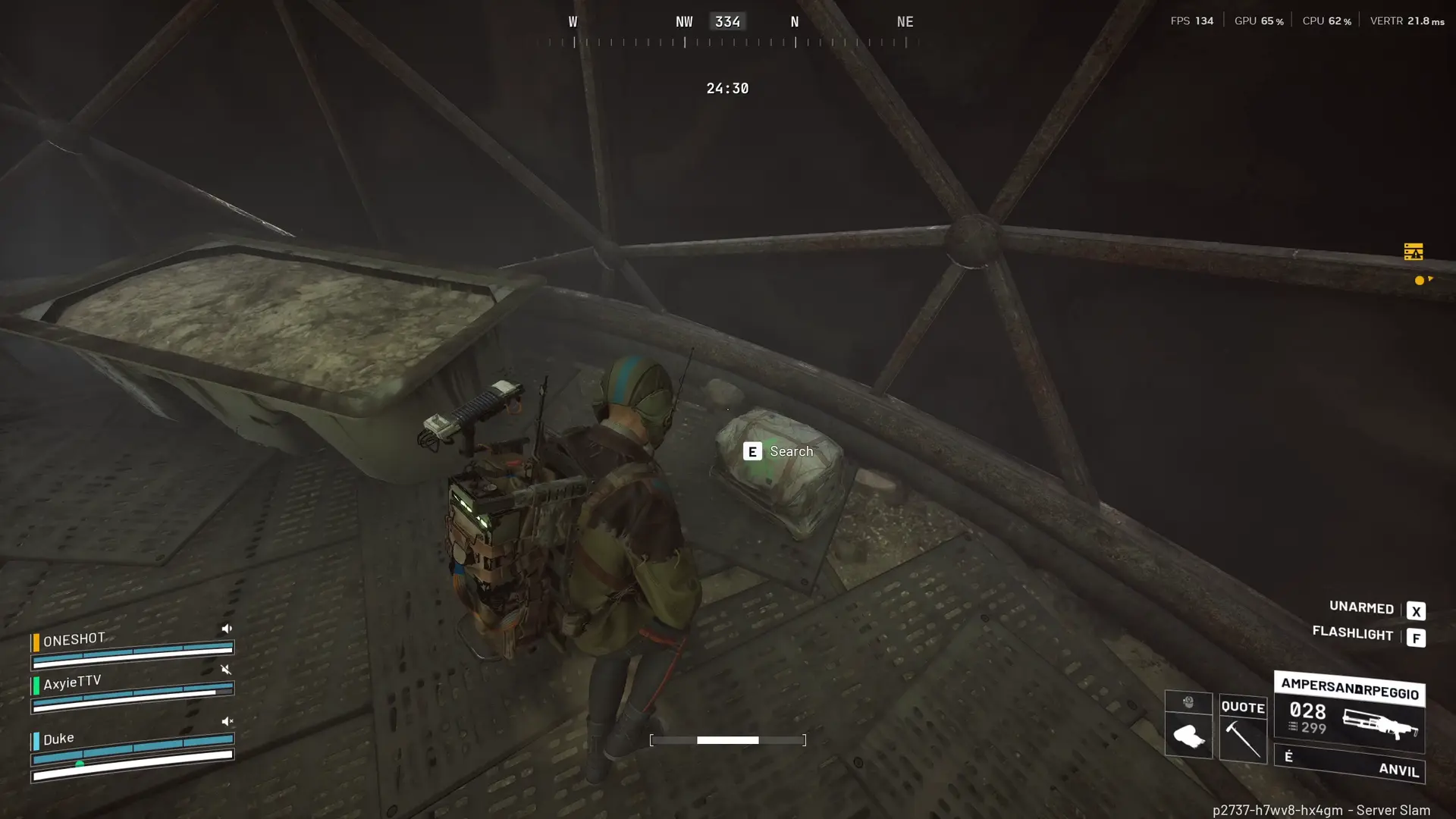Viewport: 1456px width, 819px height.
Task: Click the compass heading 334 indicator
Action: (727, 21)
